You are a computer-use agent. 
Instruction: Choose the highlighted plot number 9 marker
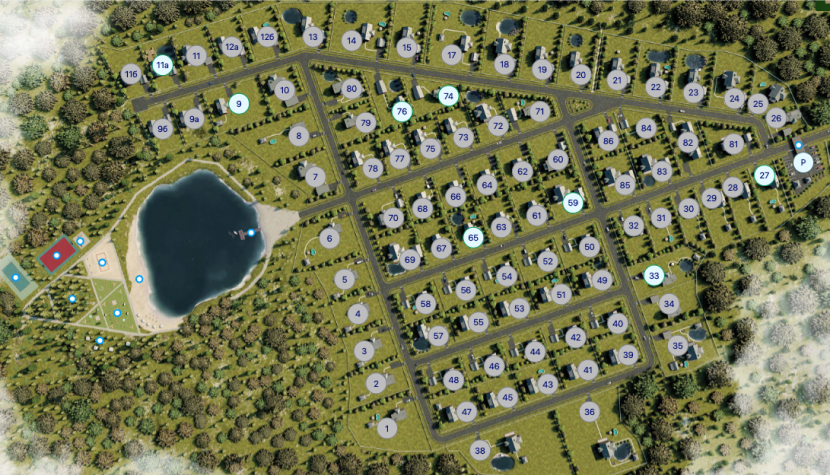[238, 103]
